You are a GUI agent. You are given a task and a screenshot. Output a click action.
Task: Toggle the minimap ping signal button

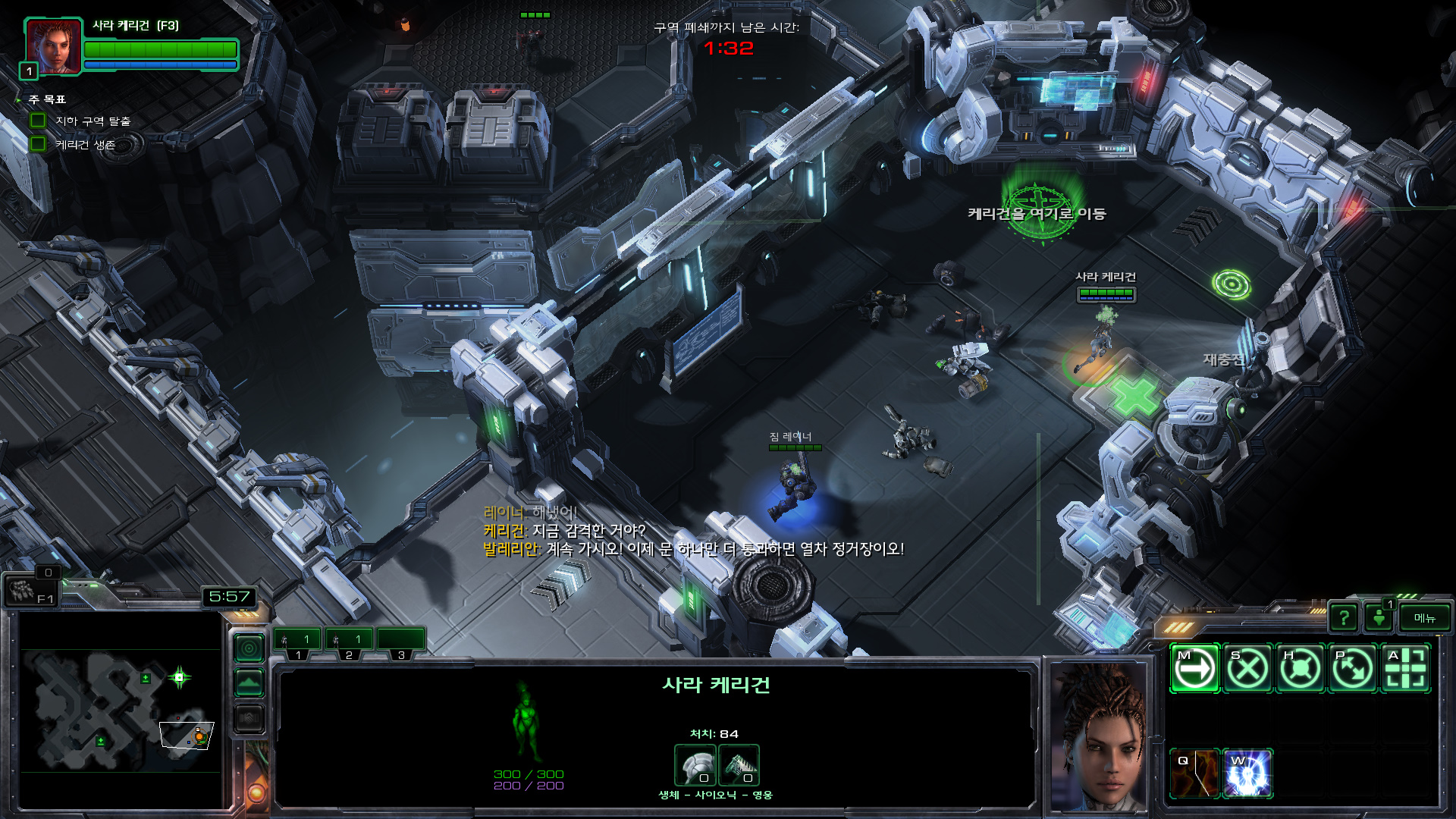tap(249, 648)
